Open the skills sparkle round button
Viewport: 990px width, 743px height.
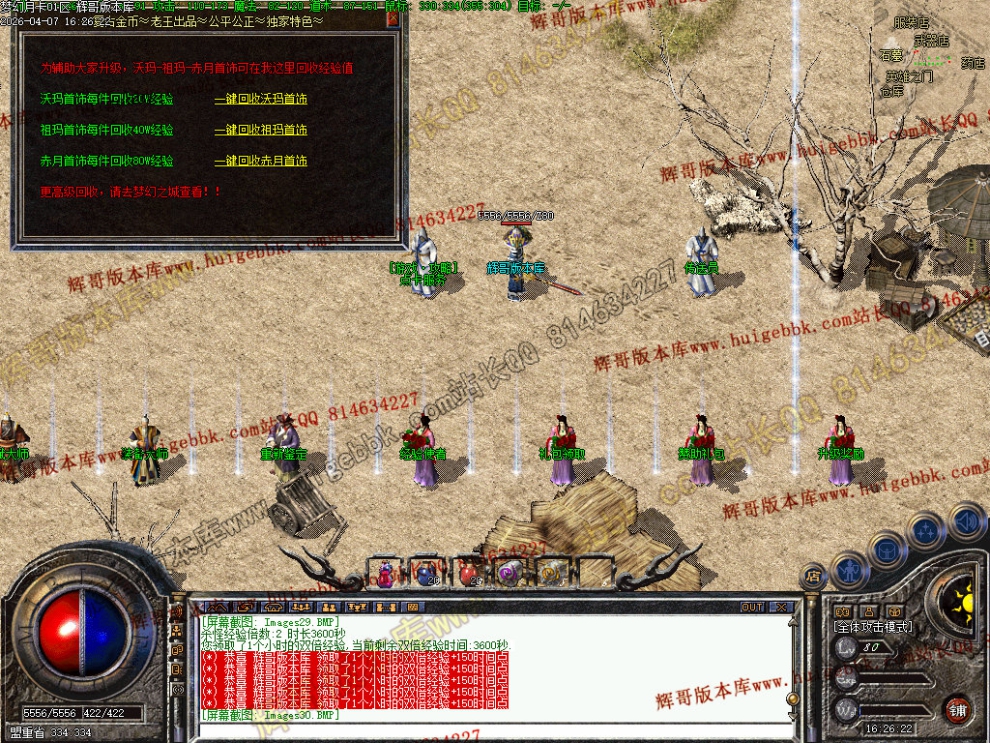point(926,530)
